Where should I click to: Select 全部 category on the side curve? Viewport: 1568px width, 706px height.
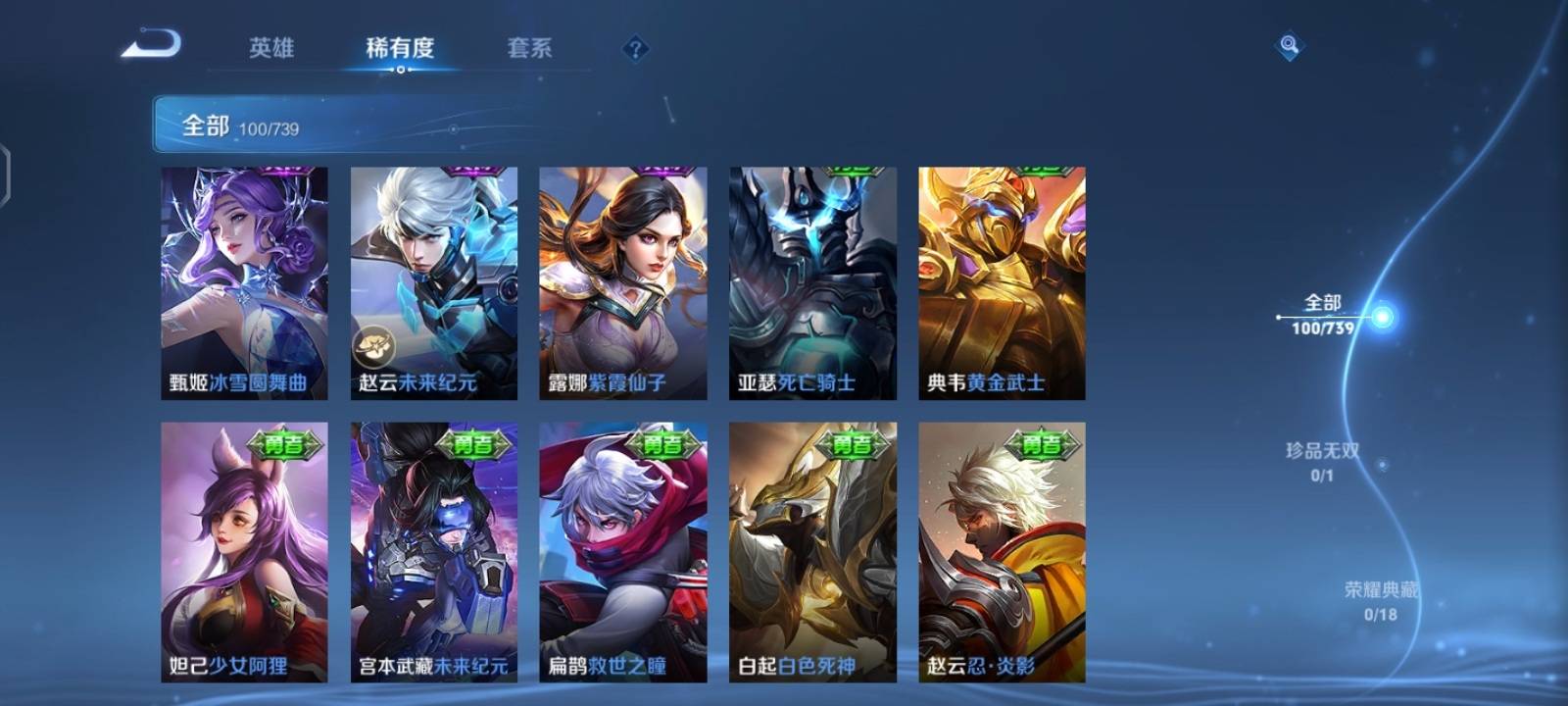pos(1323,314)
